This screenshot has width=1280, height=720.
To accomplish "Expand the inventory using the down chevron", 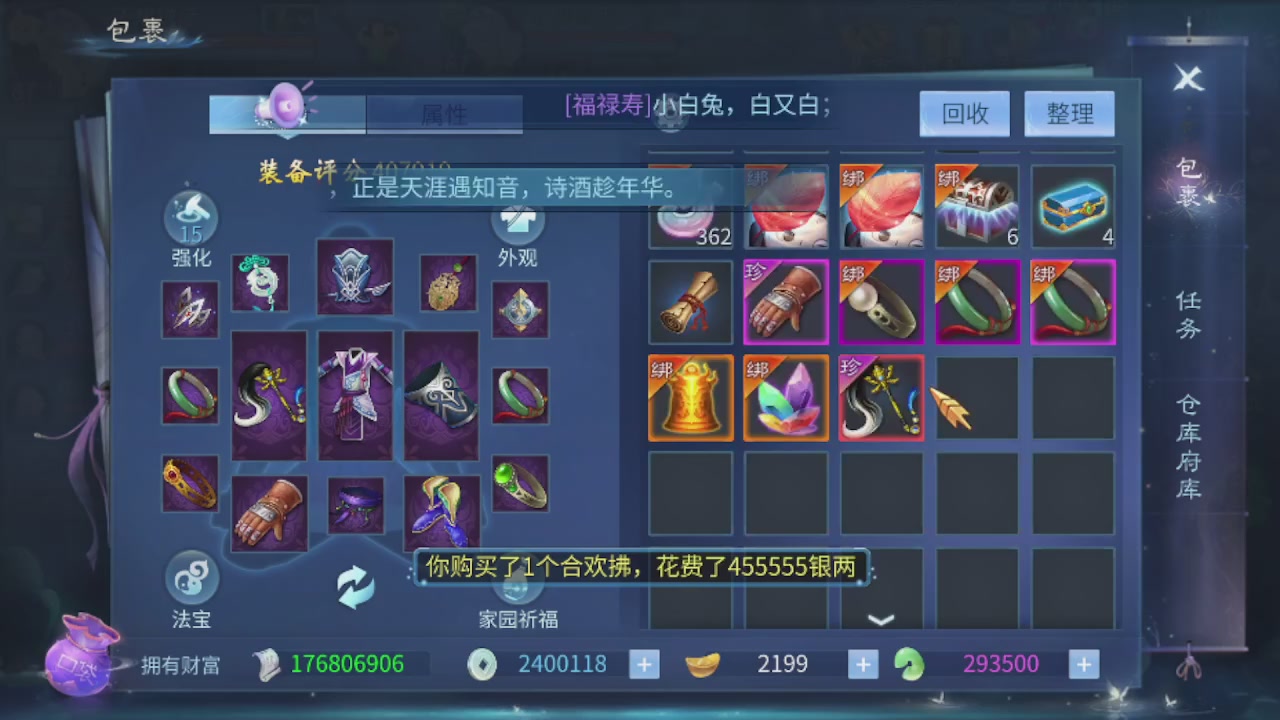I will 881,620.
